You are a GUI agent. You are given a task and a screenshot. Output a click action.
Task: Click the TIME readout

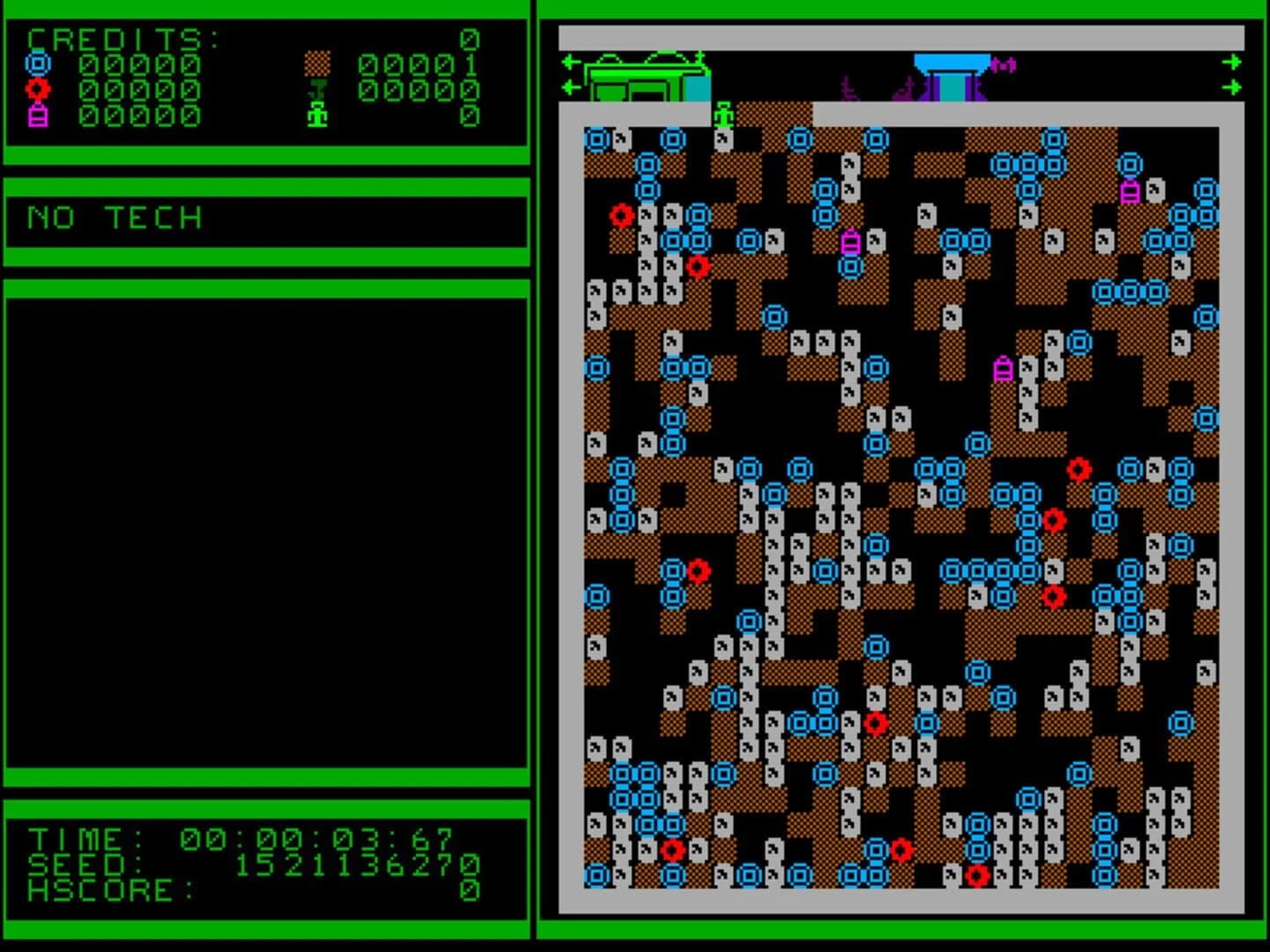(x=176, y=837)
